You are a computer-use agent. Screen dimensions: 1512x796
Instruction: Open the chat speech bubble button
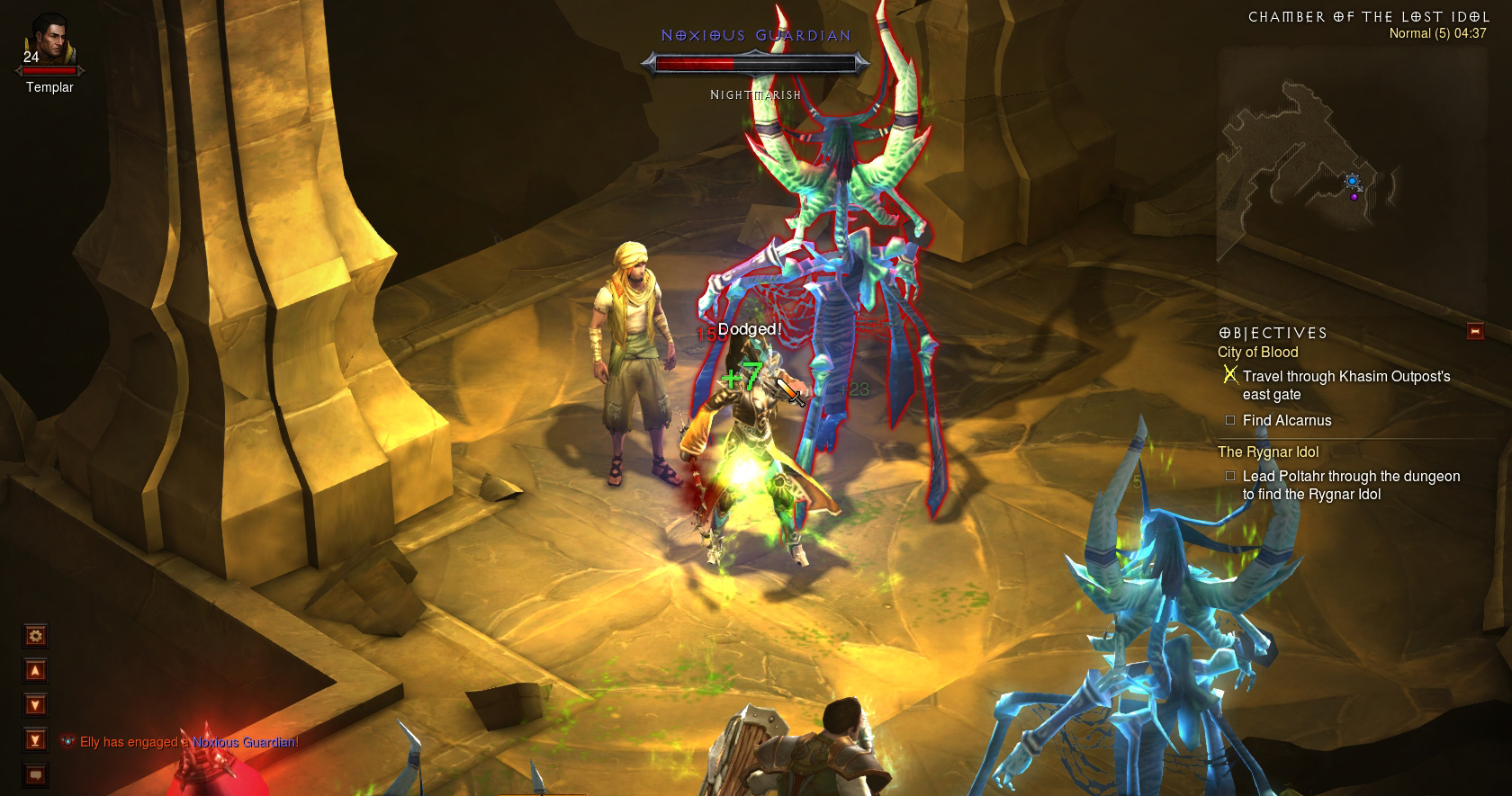[x=36, y=774]
